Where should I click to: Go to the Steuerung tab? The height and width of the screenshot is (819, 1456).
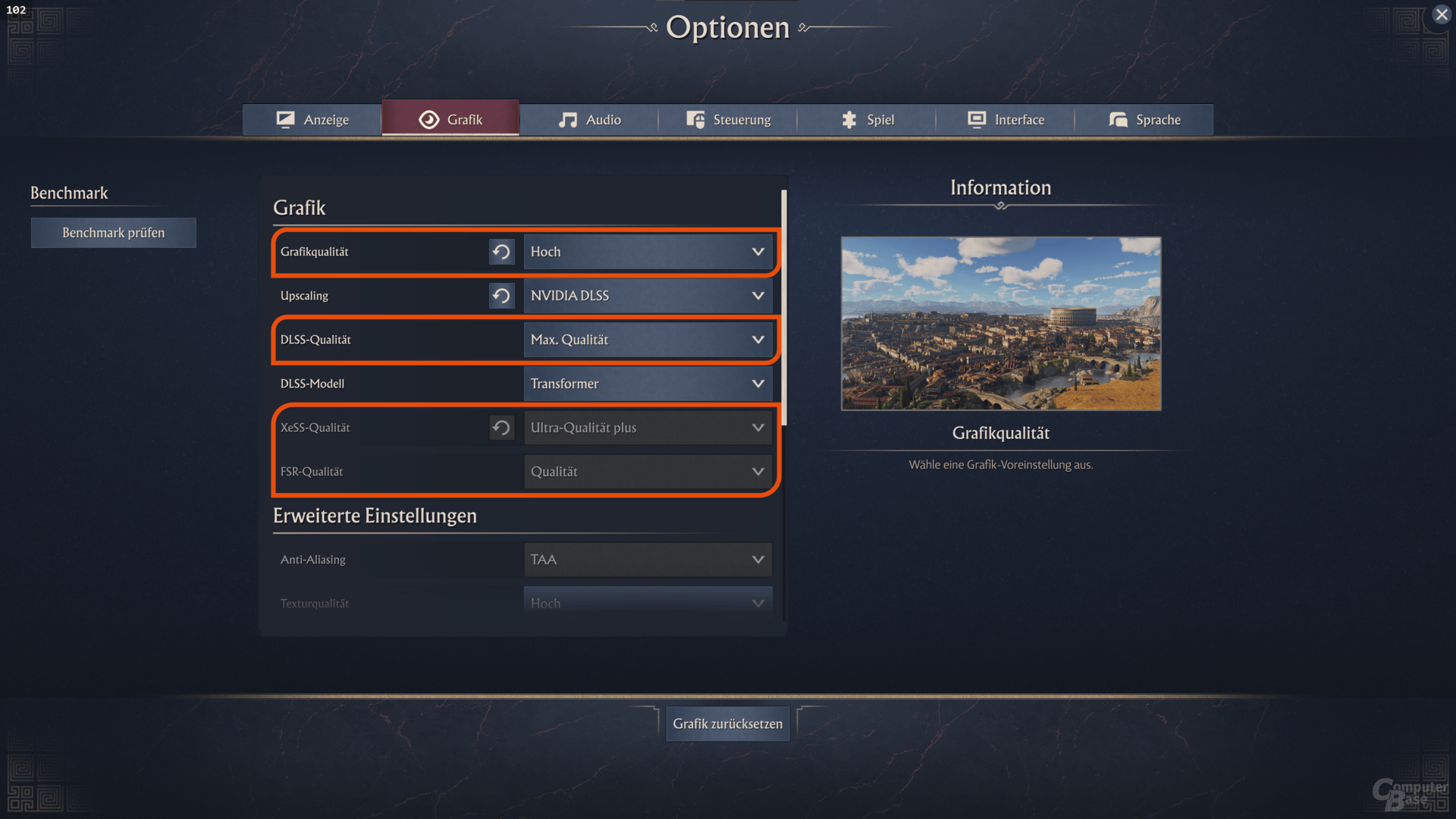tap(728, 120)
